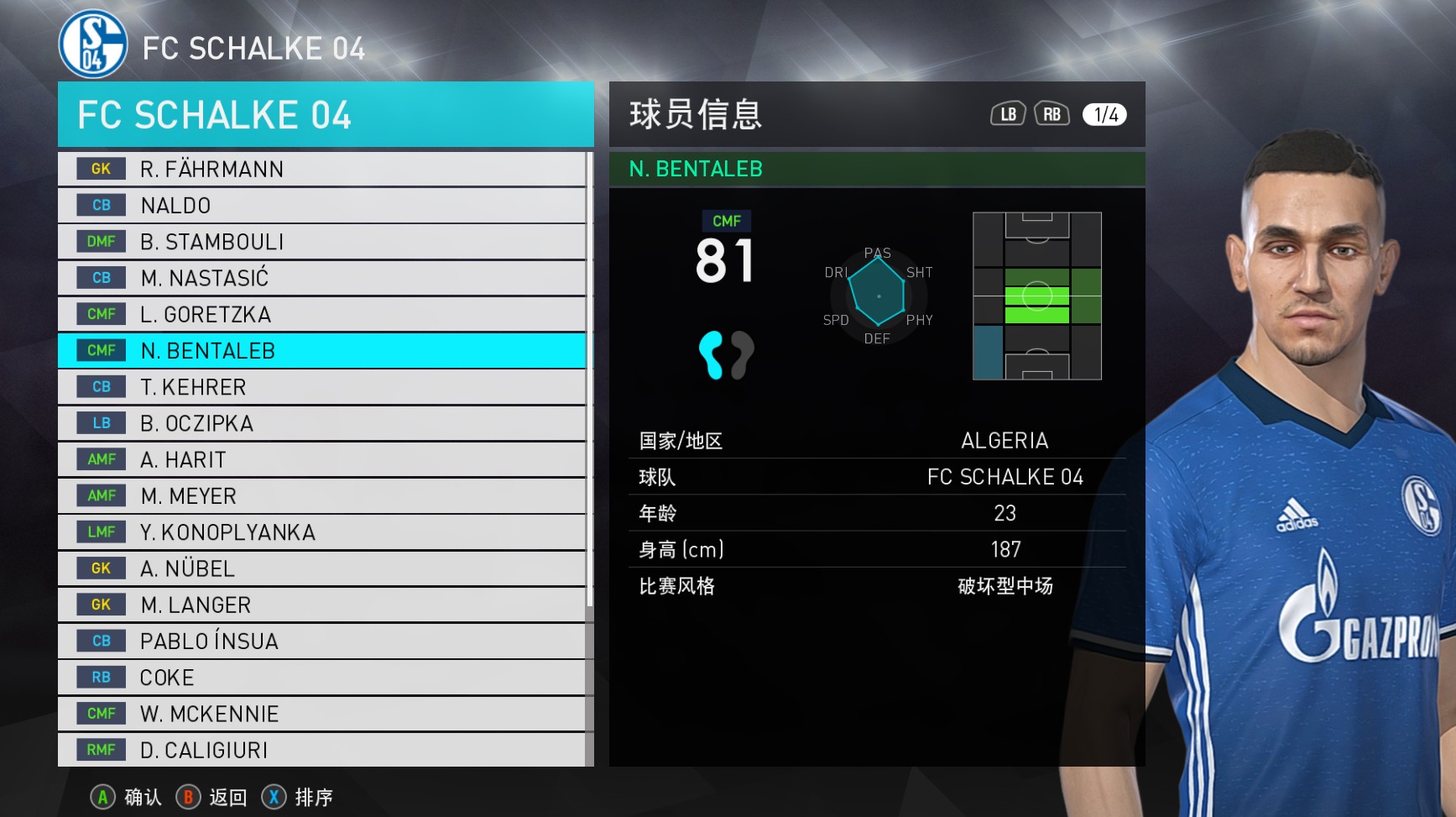Viewport: 1456px width, 817px height.
Task: Click the hexagonal stats radar chart
Action: 878,296
